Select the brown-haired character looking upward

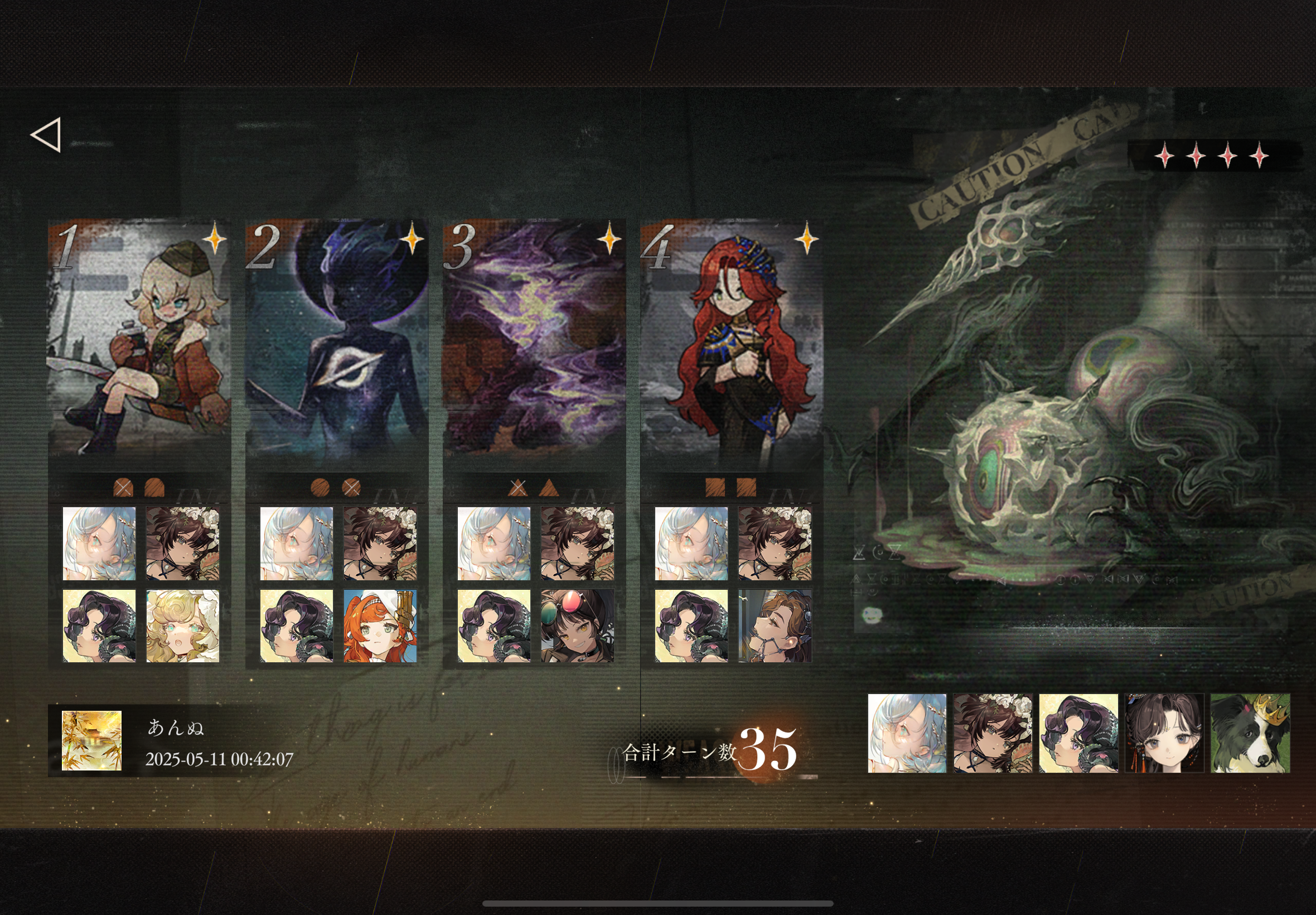coord(775,625)
